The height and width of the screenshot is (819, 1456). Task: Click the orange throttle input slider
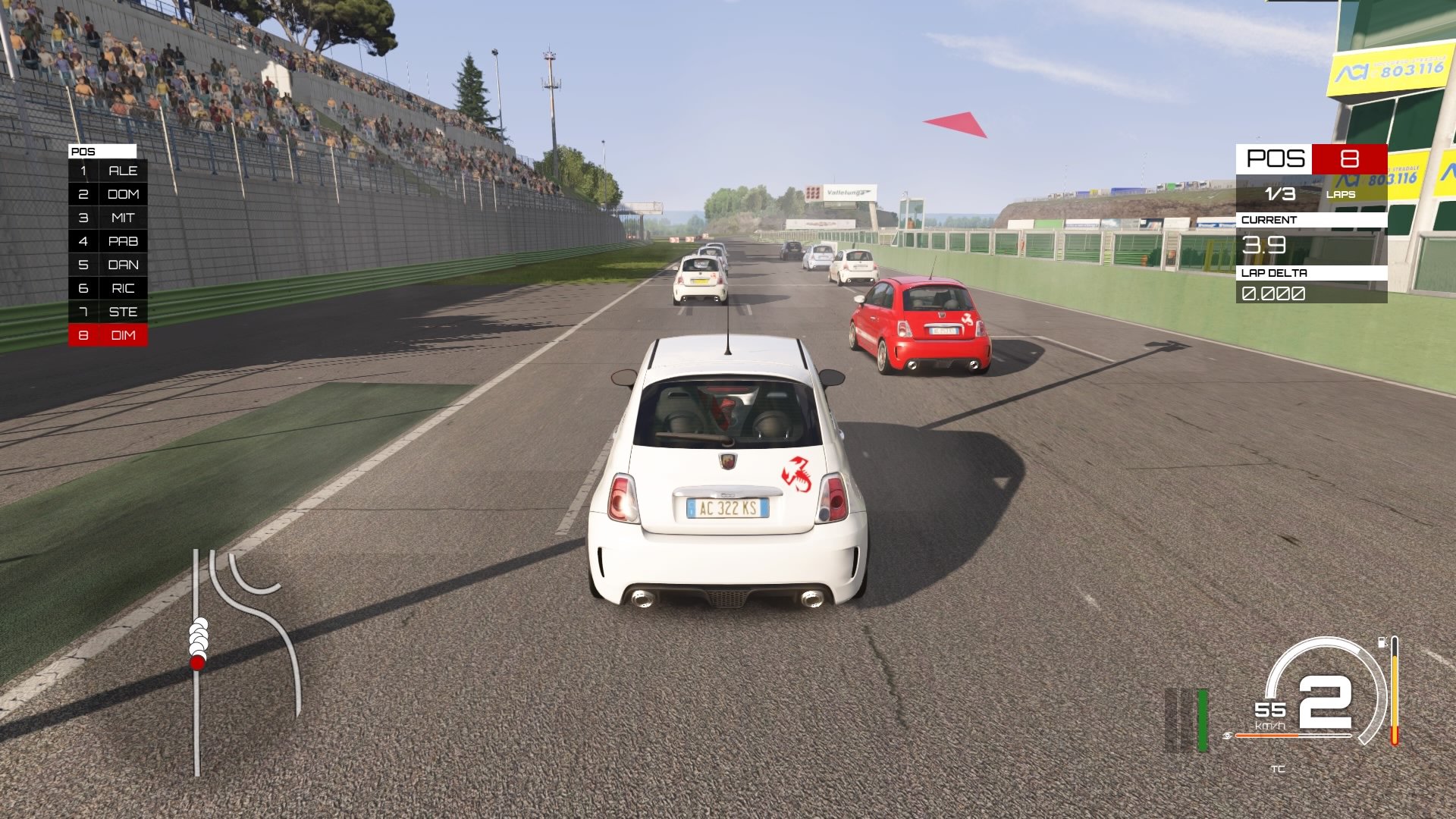[x=1266, y=736]
